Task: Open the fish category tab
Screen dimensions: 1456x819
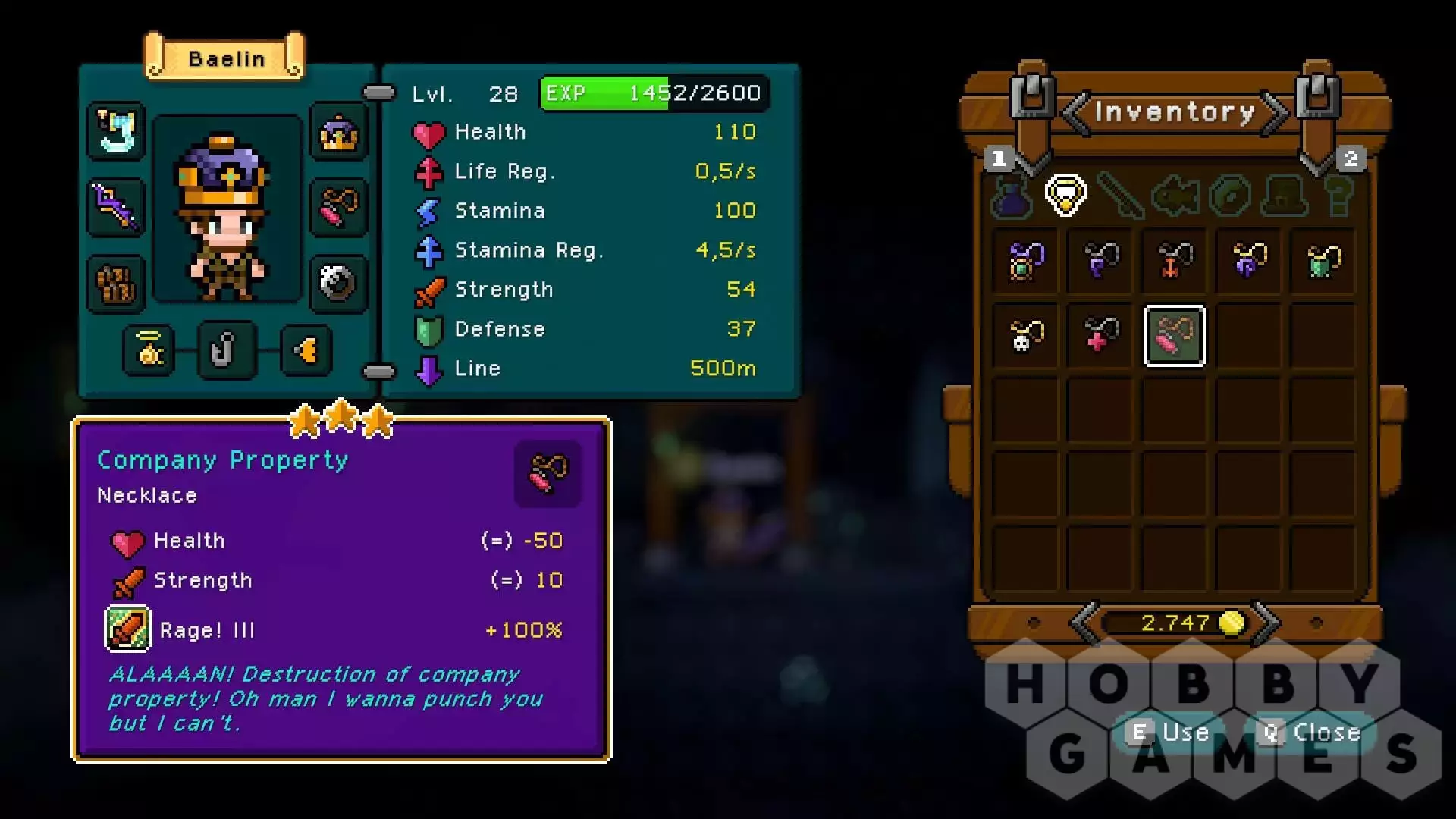Action: [1175, 196]
